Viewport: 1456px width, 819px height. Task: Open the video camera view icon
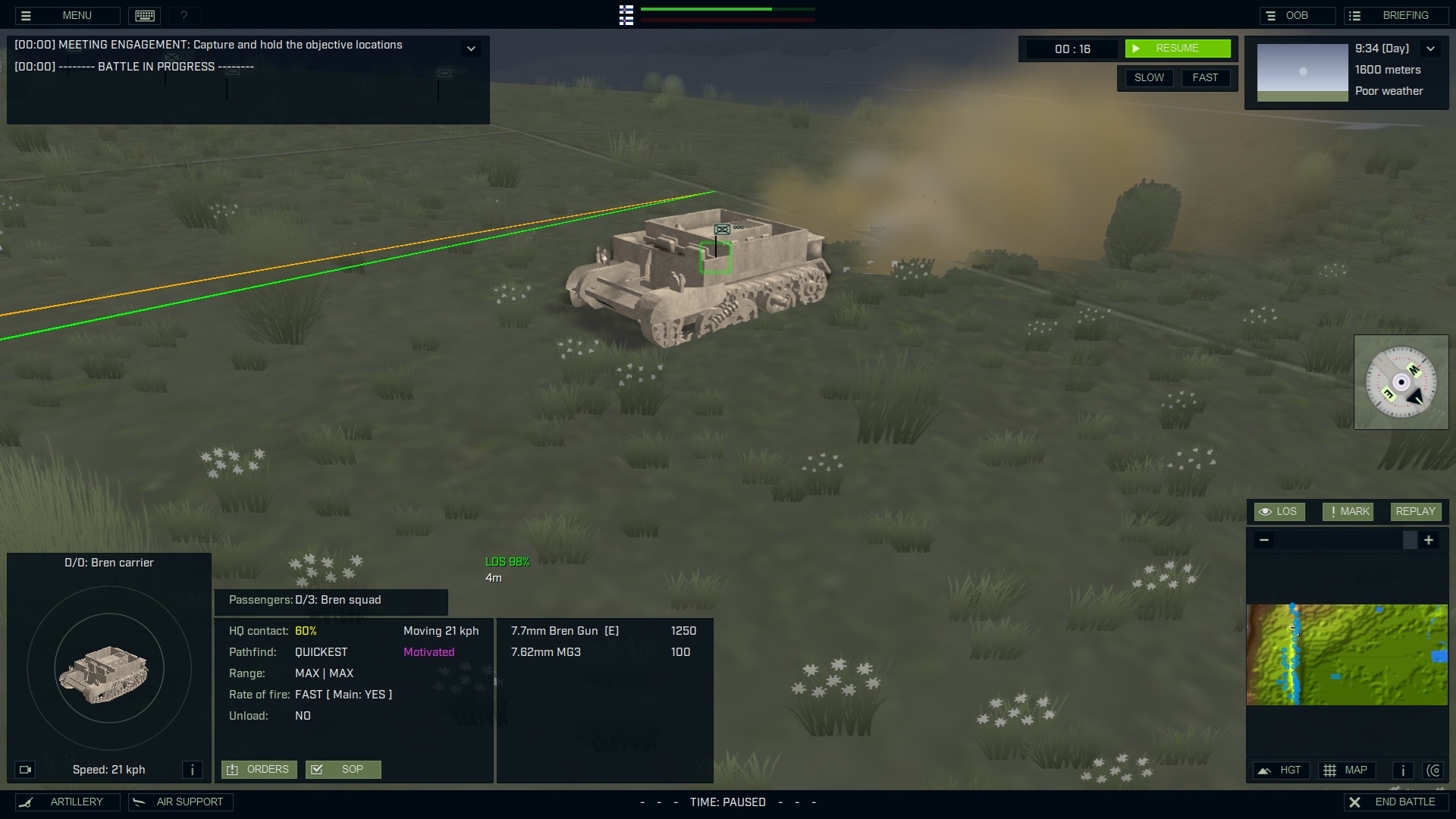tap(25, 770)
